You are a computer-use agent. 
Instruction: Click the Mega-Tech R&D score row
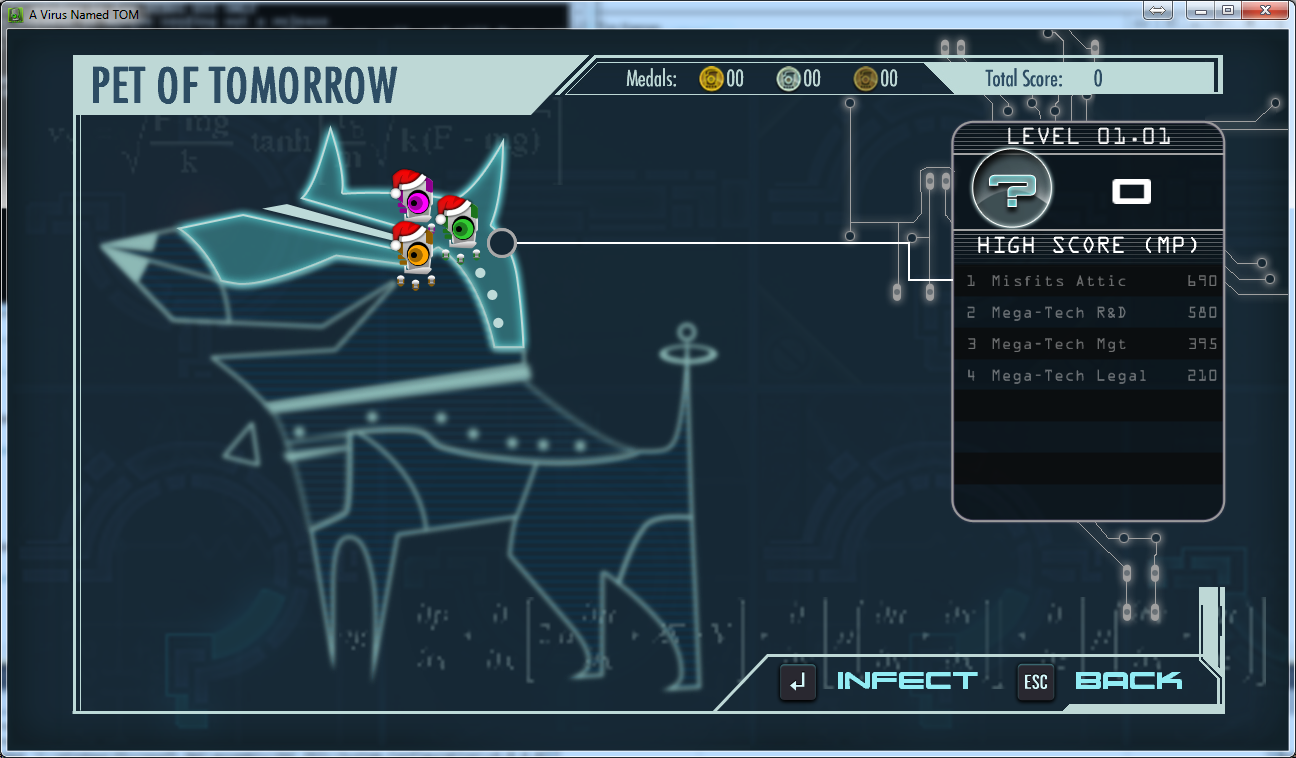[1085, 312]
